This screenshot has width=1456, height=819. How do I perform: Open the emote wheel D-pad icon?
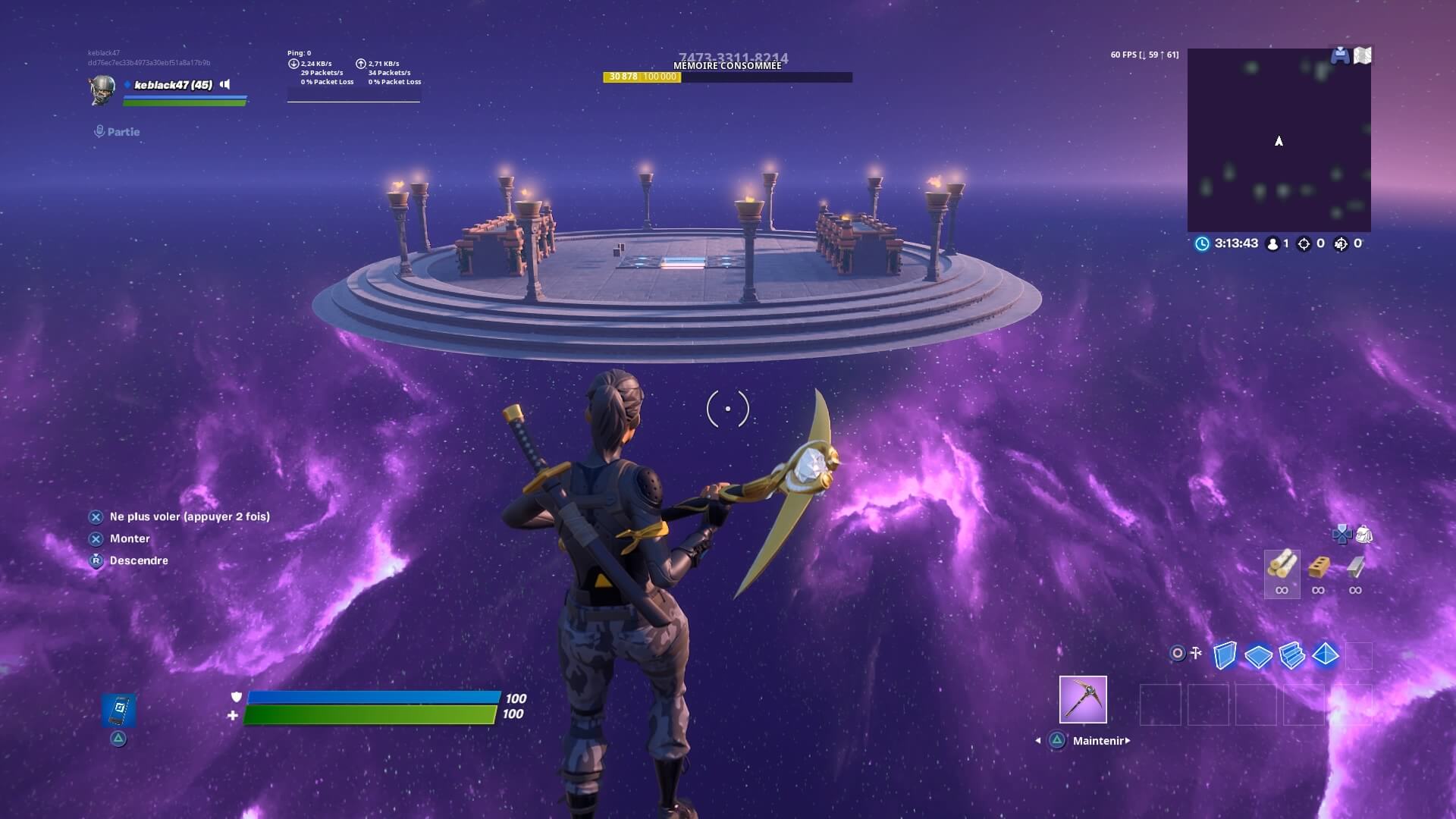pyautogui.click(x=1342, y=534)
